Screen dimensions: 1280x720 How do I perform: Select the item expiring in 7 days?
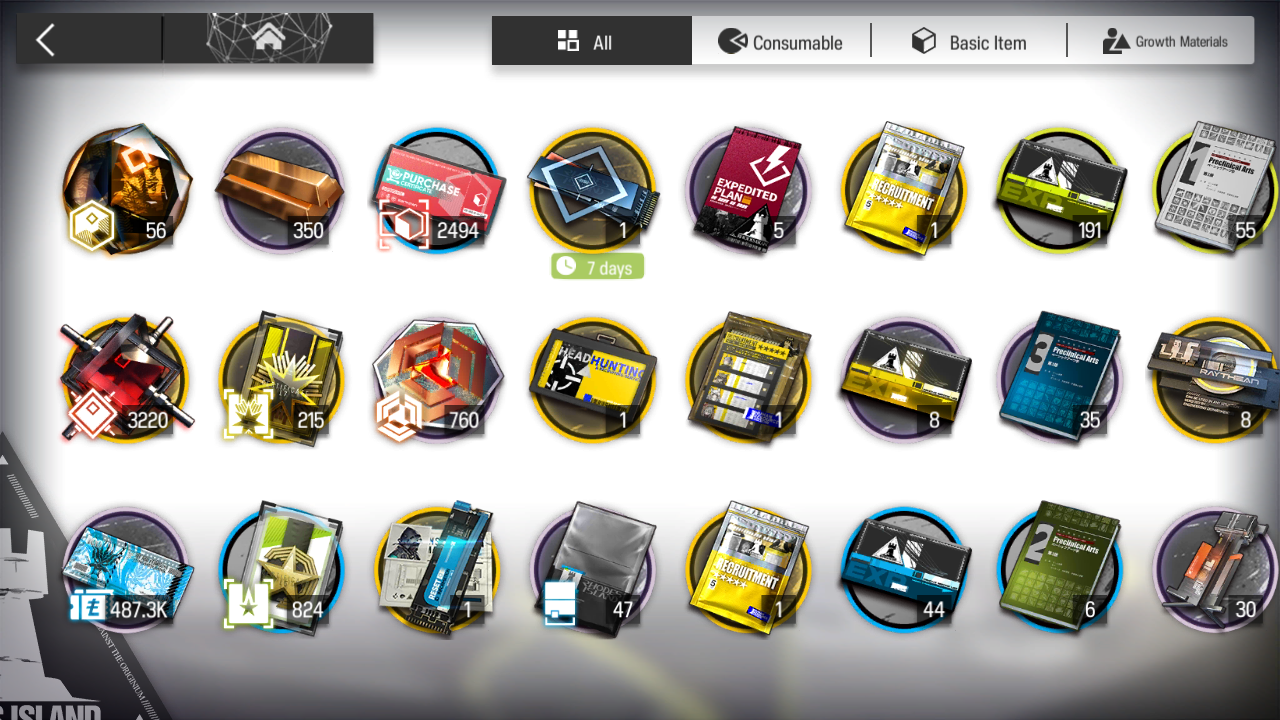(x=594, y=190)
